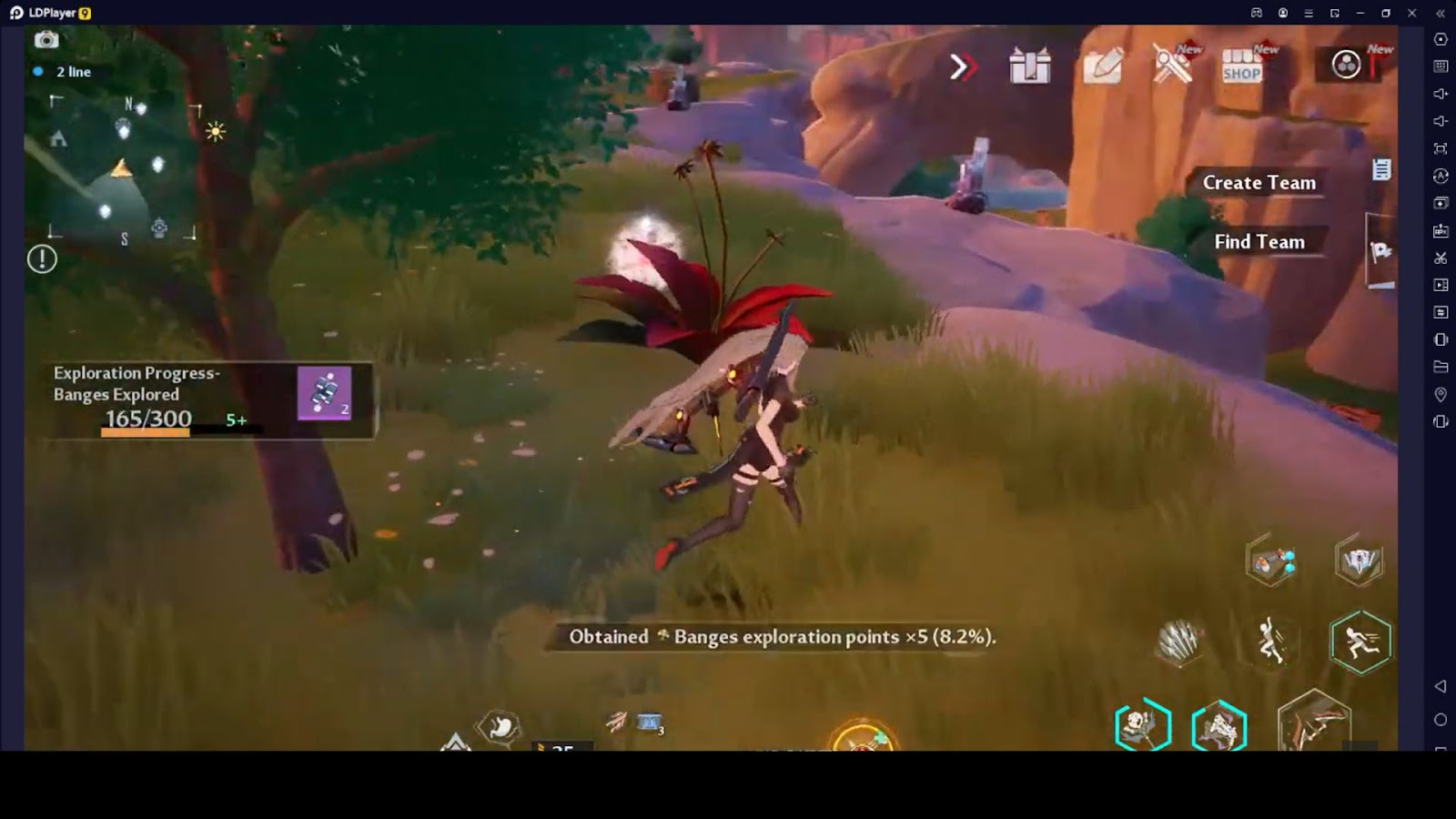
Task: Tap the bow weapon attack button
Action: click(1313, 723)
